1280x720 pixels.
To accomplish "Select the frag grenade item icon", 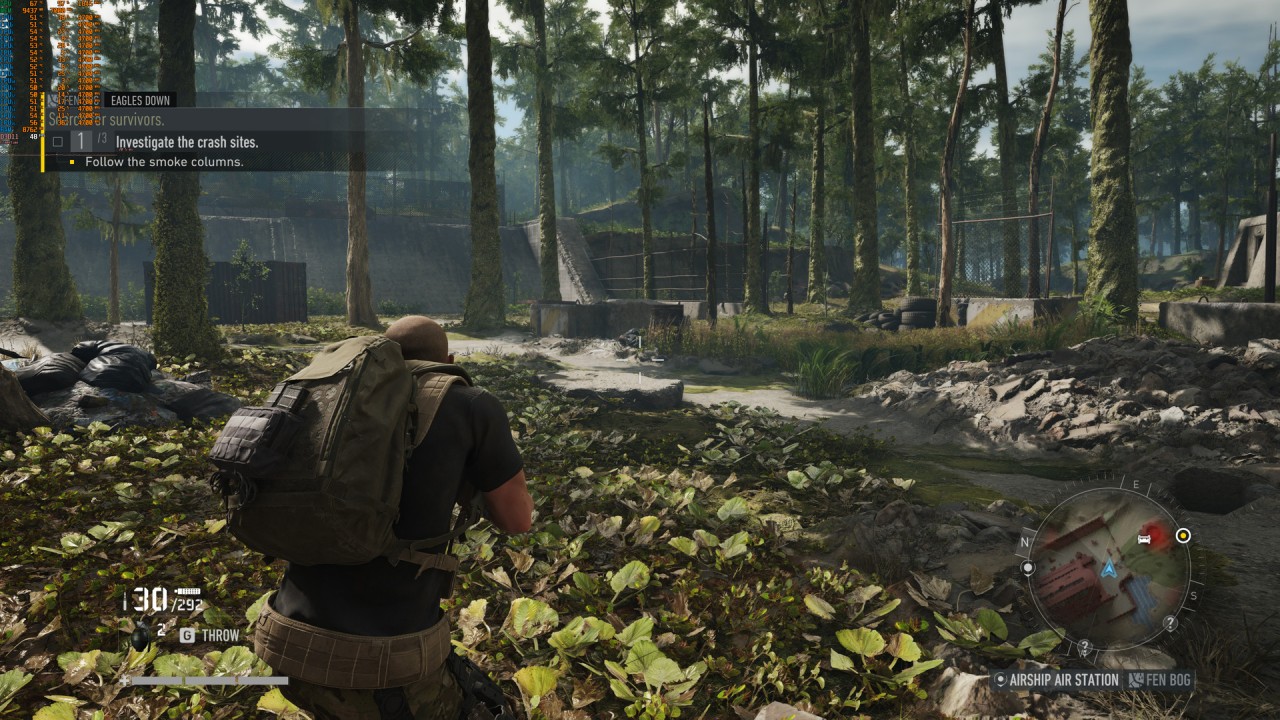I will 142,634.
